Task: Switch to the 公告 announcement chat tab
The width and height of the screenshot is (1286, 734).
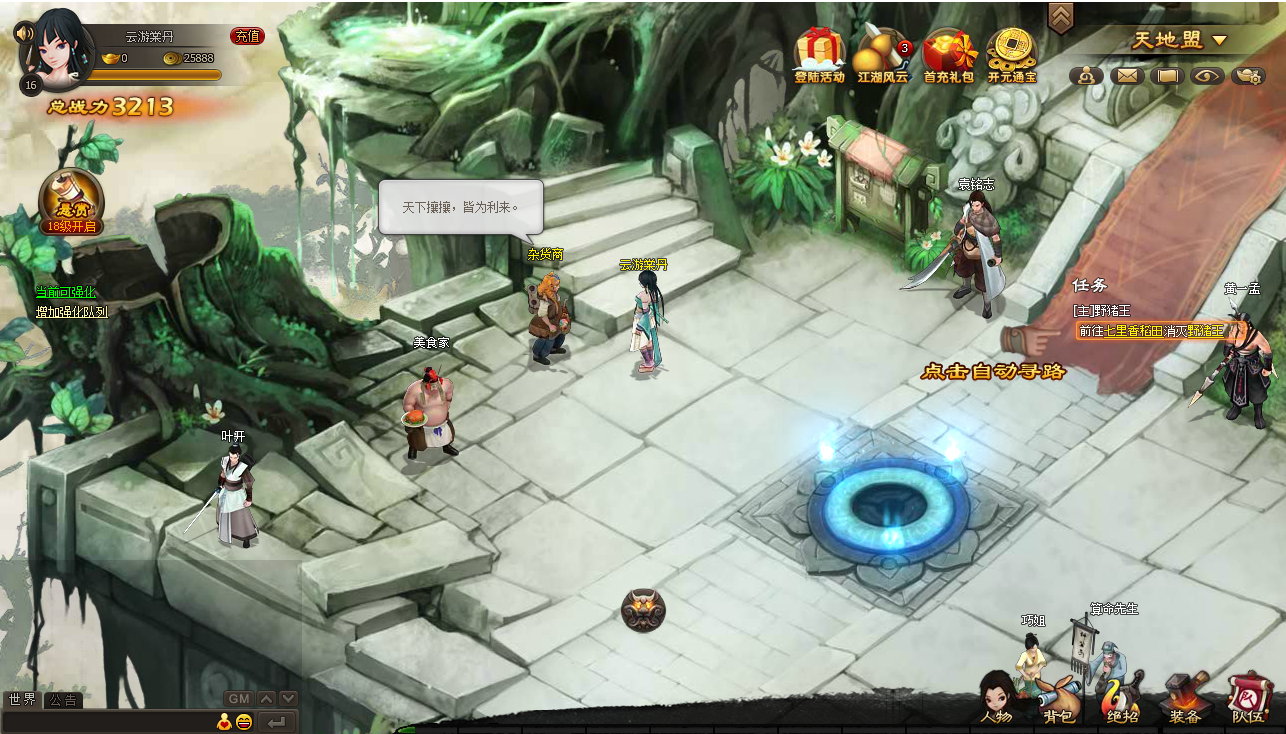Action: coord(63,700)
